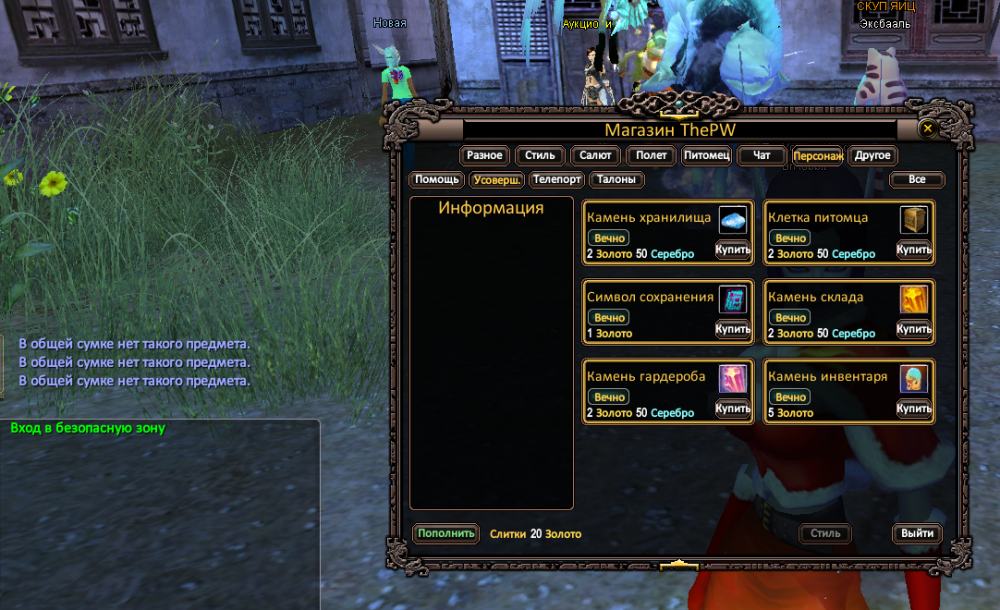Show the Полет category items
The height and width of the screenshot is (610, 1000).
pos(652,156)
